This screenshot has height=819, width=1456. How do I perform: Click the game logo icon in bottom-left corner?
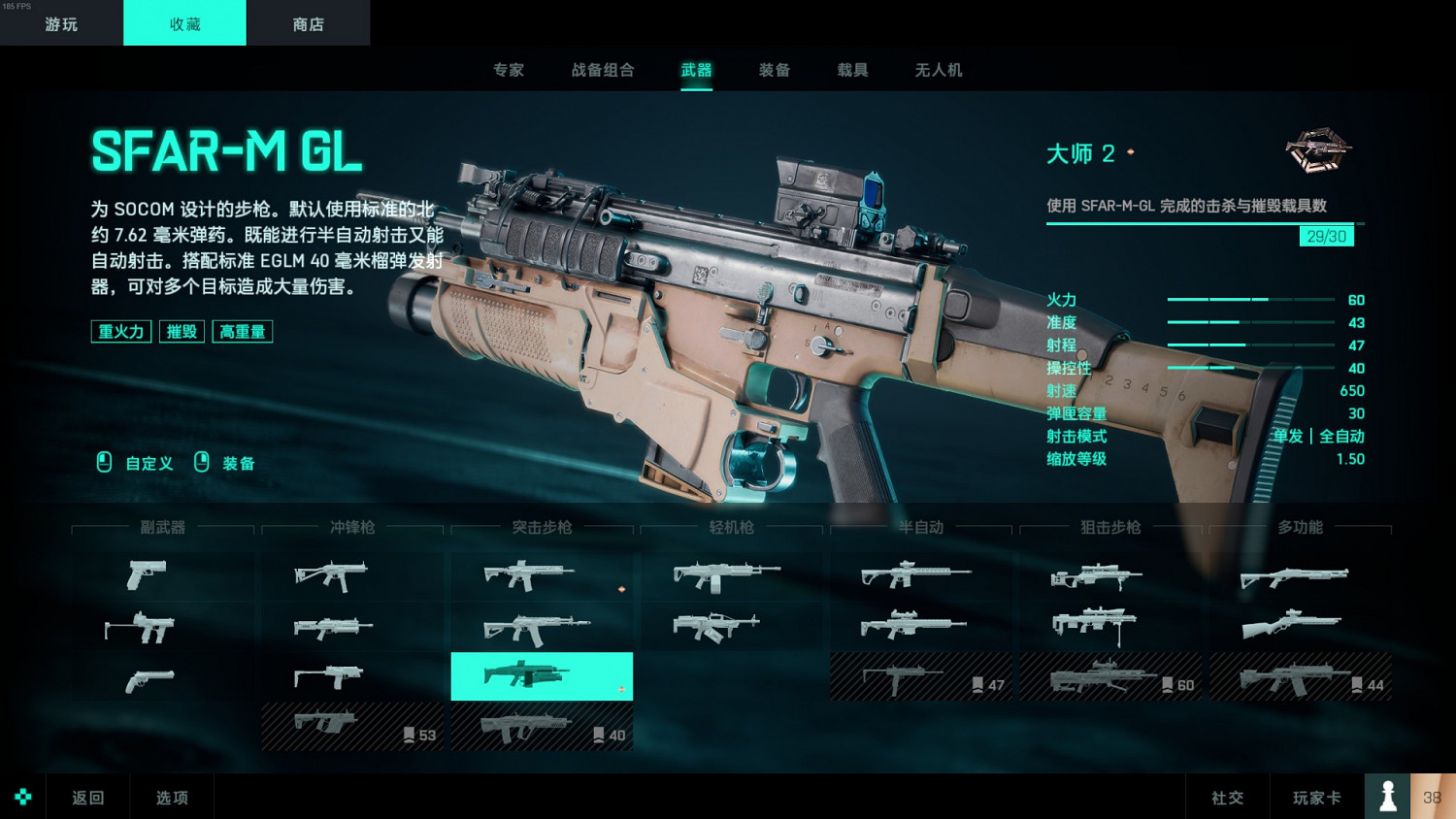(x=21, y=797)
